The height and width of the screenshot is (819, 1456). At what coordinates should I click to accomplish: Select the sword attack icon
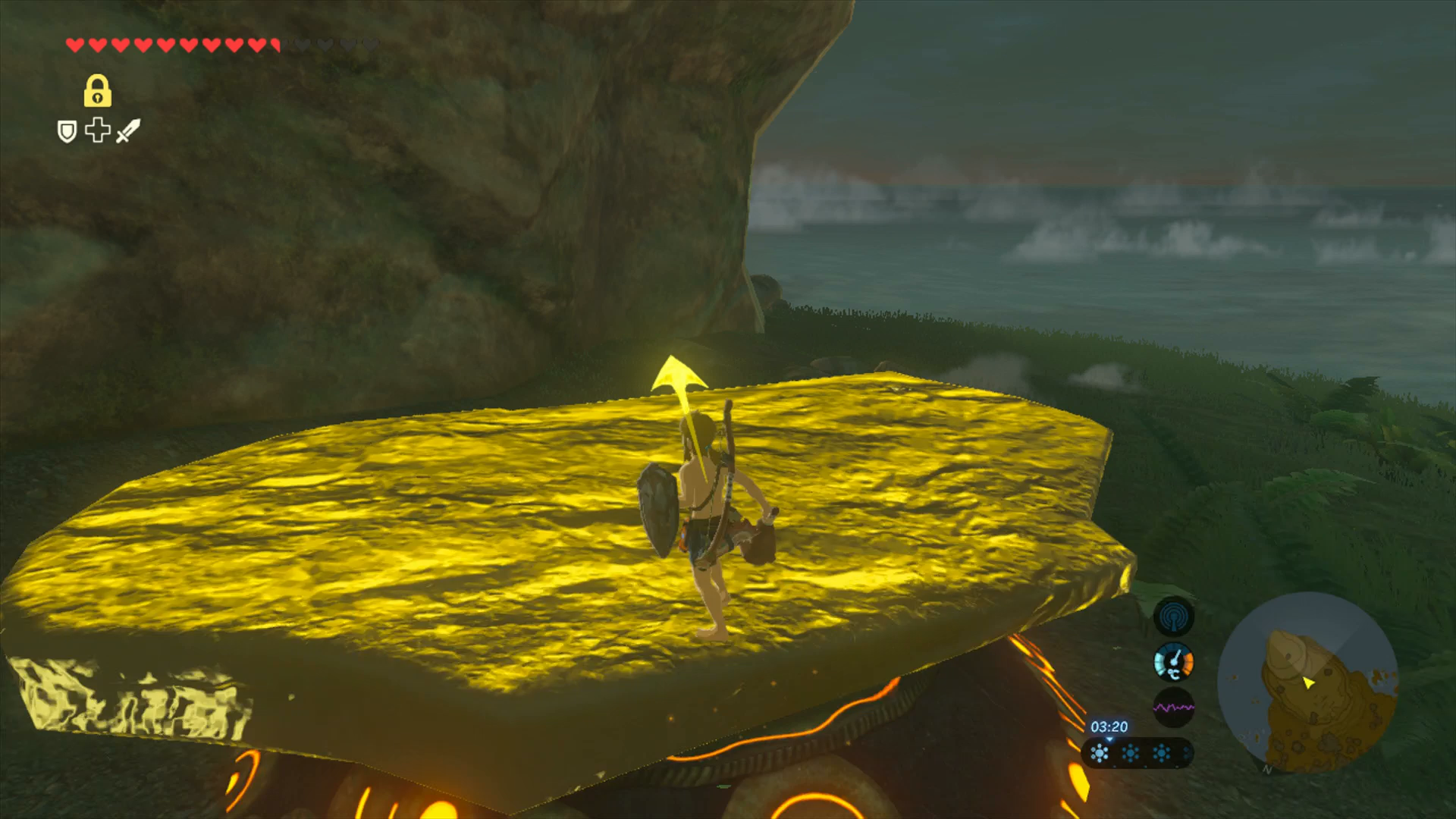click(128, 132)
